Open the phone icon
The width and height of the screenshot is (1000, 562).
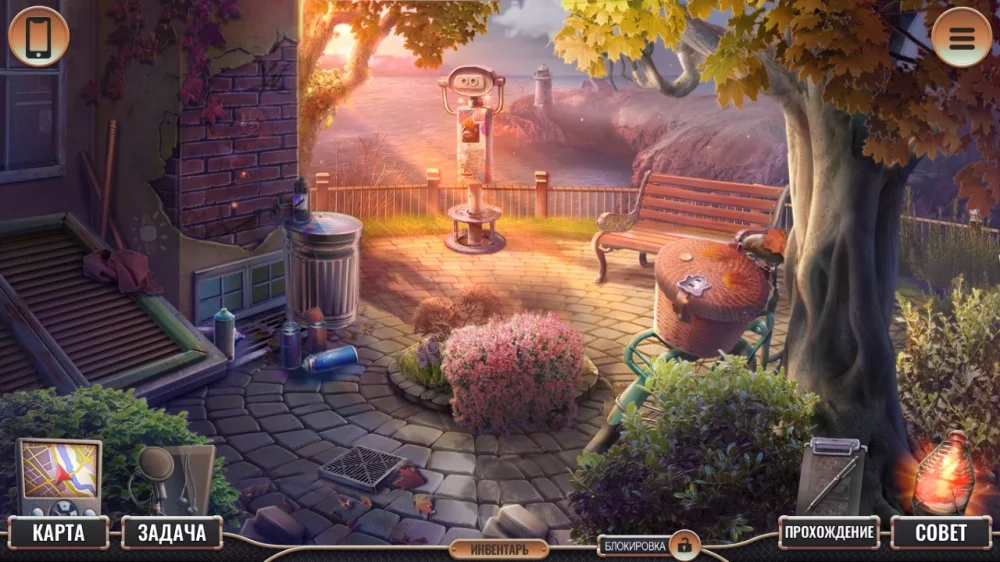(x=38, y=37)
